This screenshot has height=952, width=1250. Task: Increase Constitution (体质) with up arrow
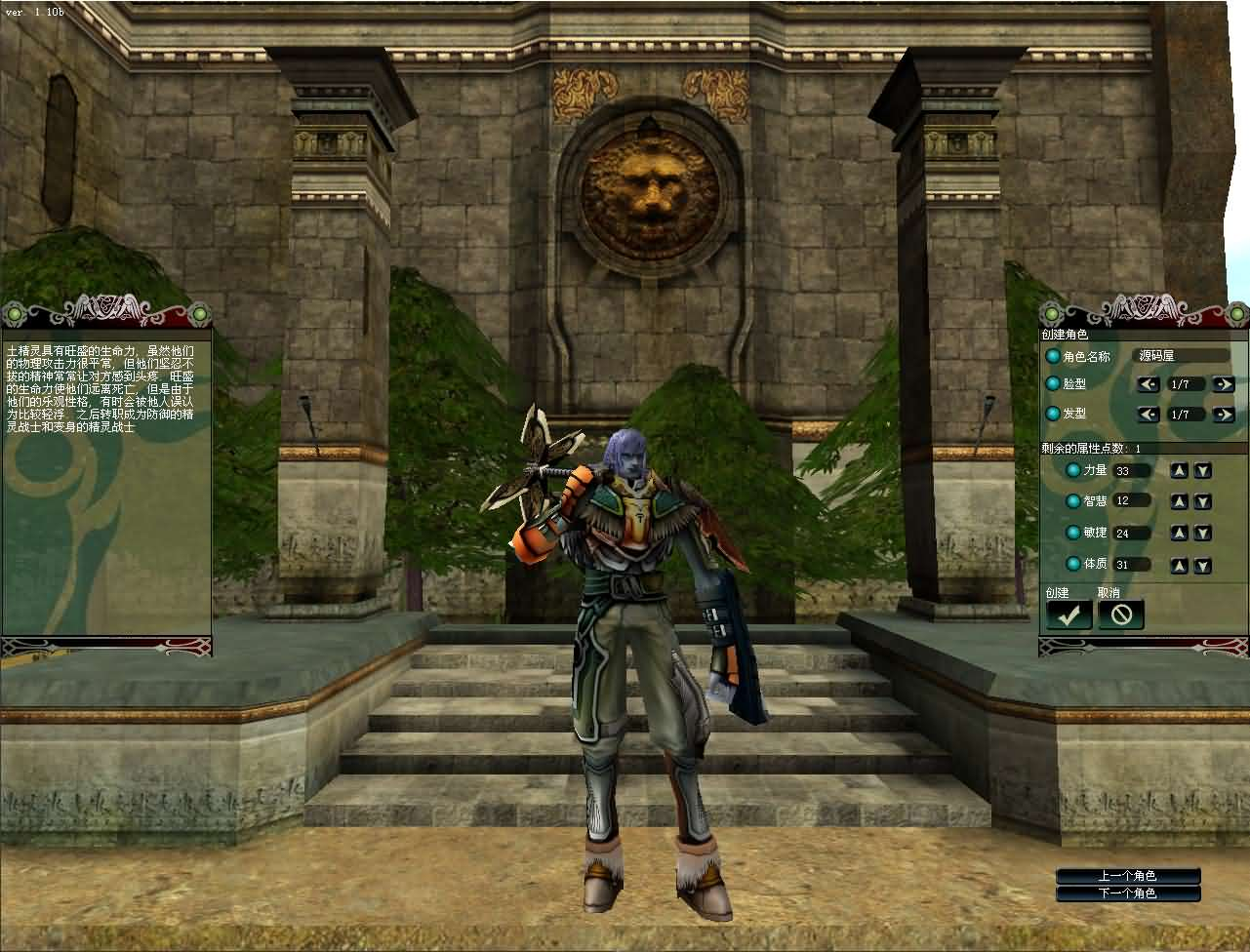(x=1180, y=565)
